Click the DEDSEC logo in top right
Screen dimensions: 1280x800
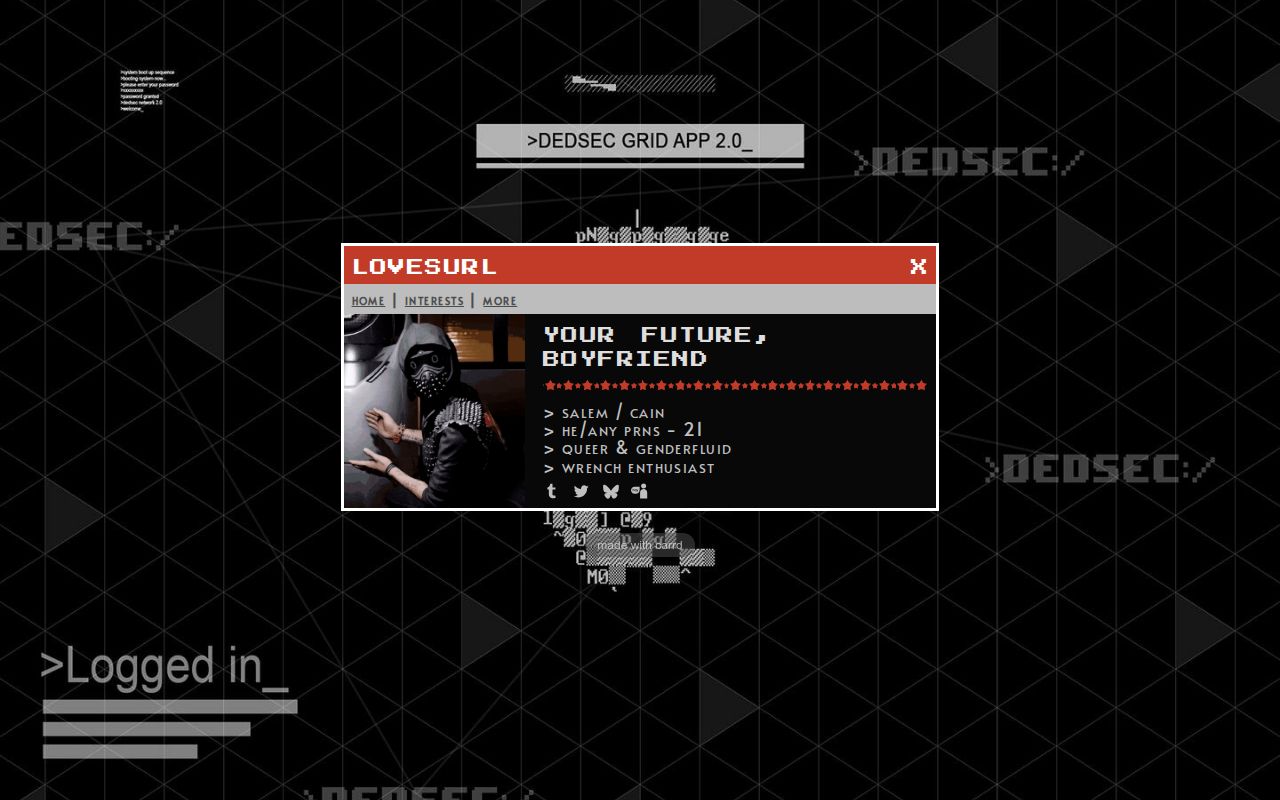point(965,162)
